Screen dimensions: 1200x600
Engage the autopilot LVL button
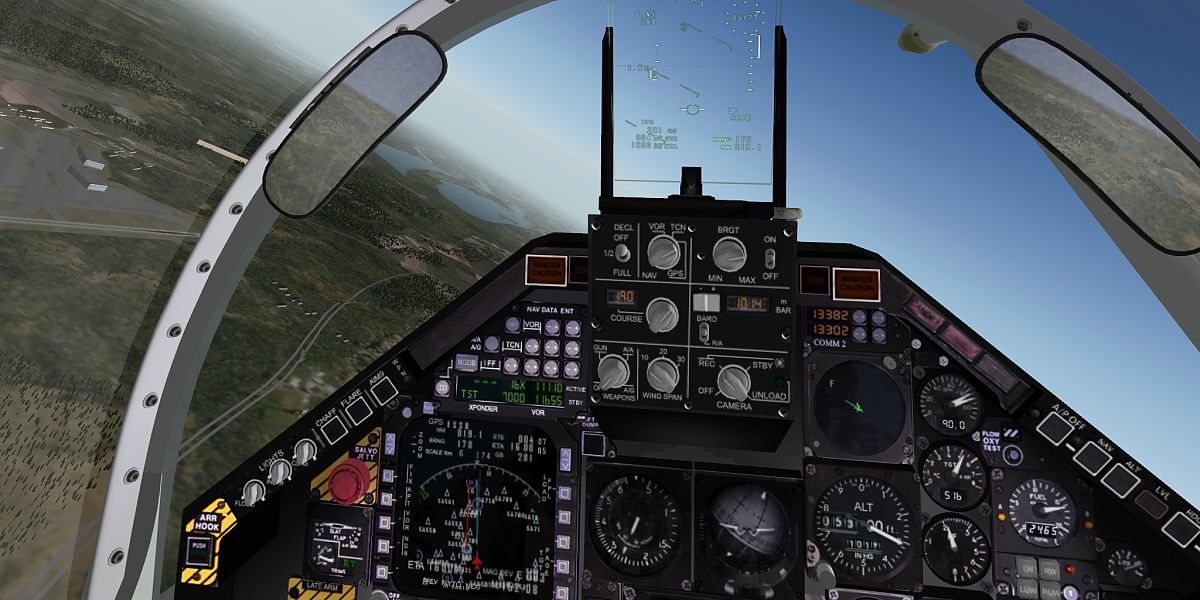click(1151, 503)
